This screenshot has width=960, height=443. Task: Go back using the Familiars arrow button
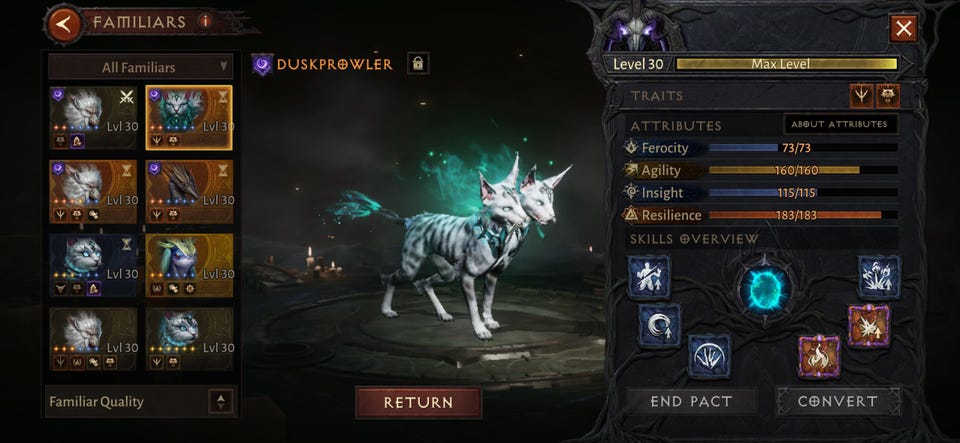click(65, 23)
